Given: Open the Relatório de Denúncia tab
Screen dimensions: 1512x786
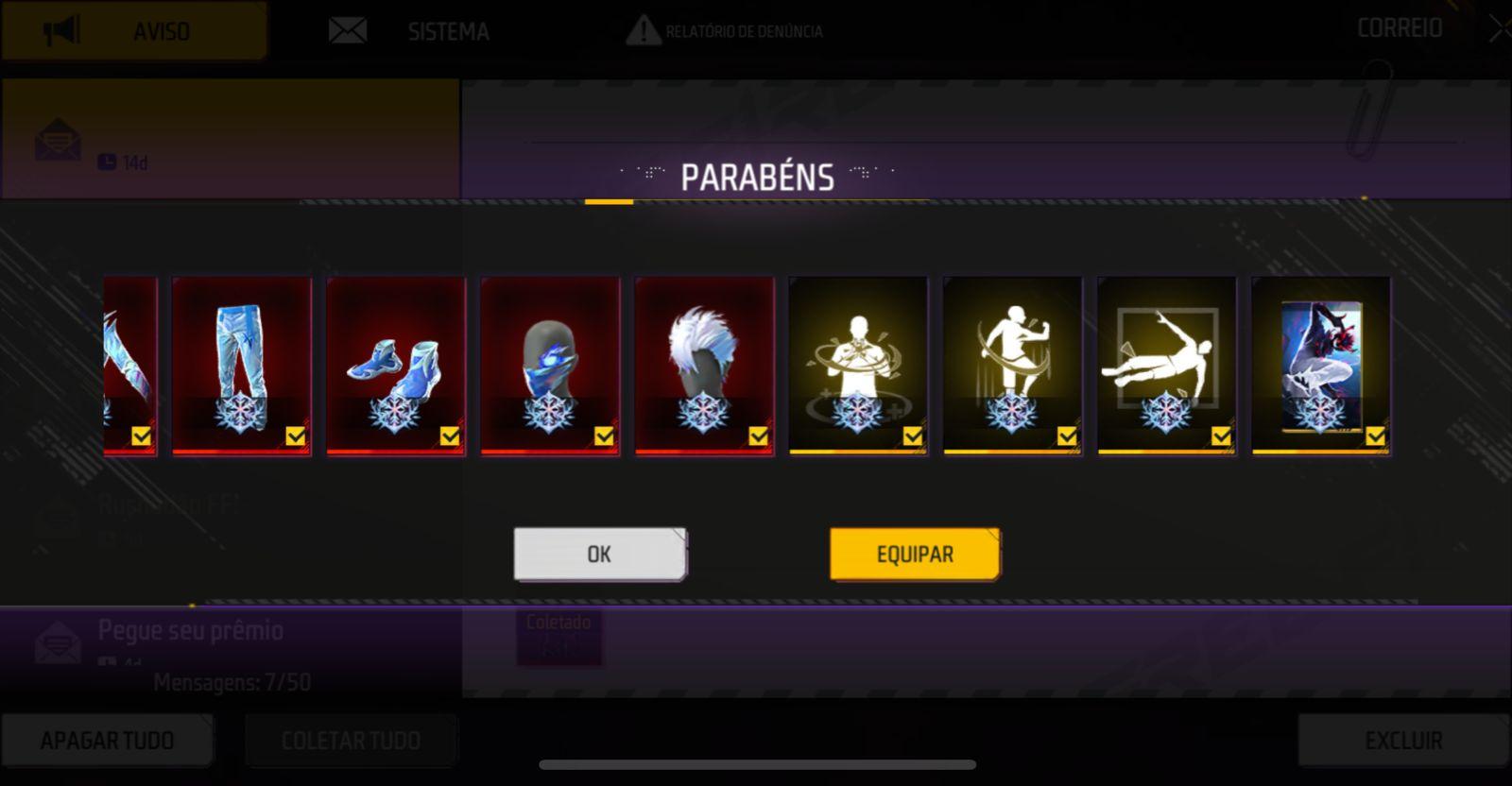Looking at the screenshot, I should pyautogui.click(x=725, y=31).
